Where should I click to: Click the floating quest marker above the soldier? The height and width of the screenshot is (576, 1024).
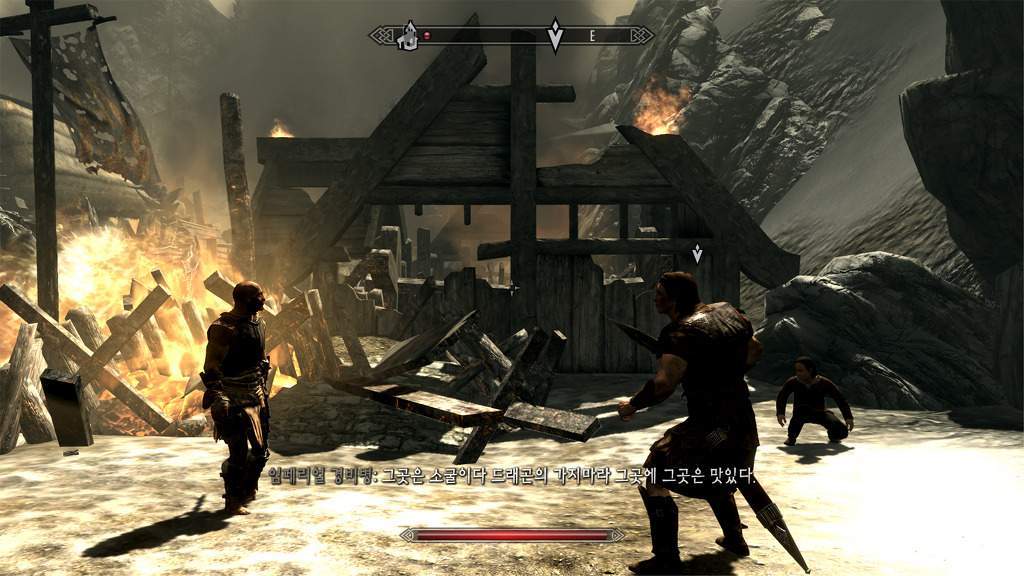click(697, 252)
